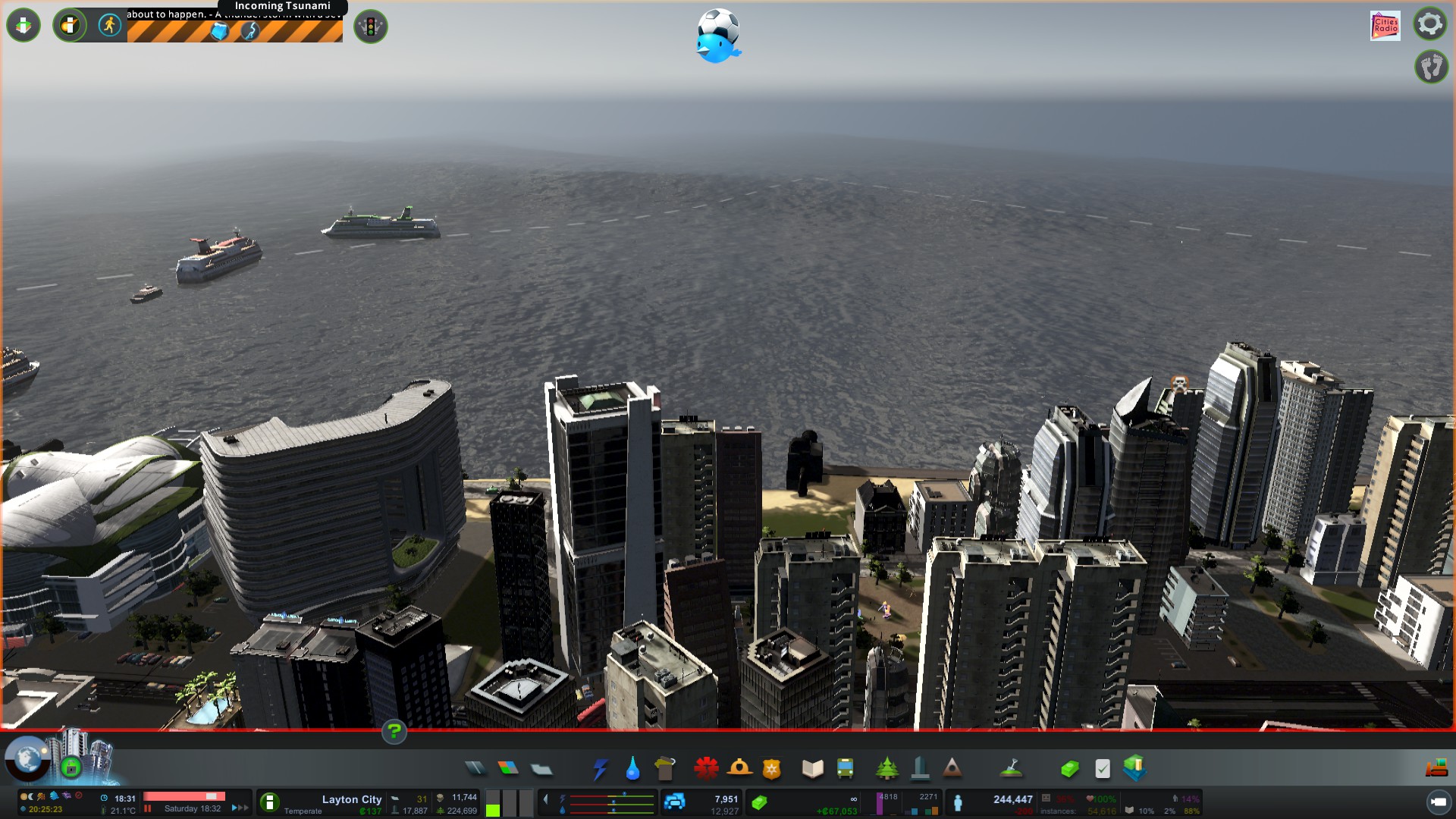Screen dimensions: 1456x819
Task: Select the tsunami wave disaster marker
Action: pyautogui.click(x=220, y=31)
